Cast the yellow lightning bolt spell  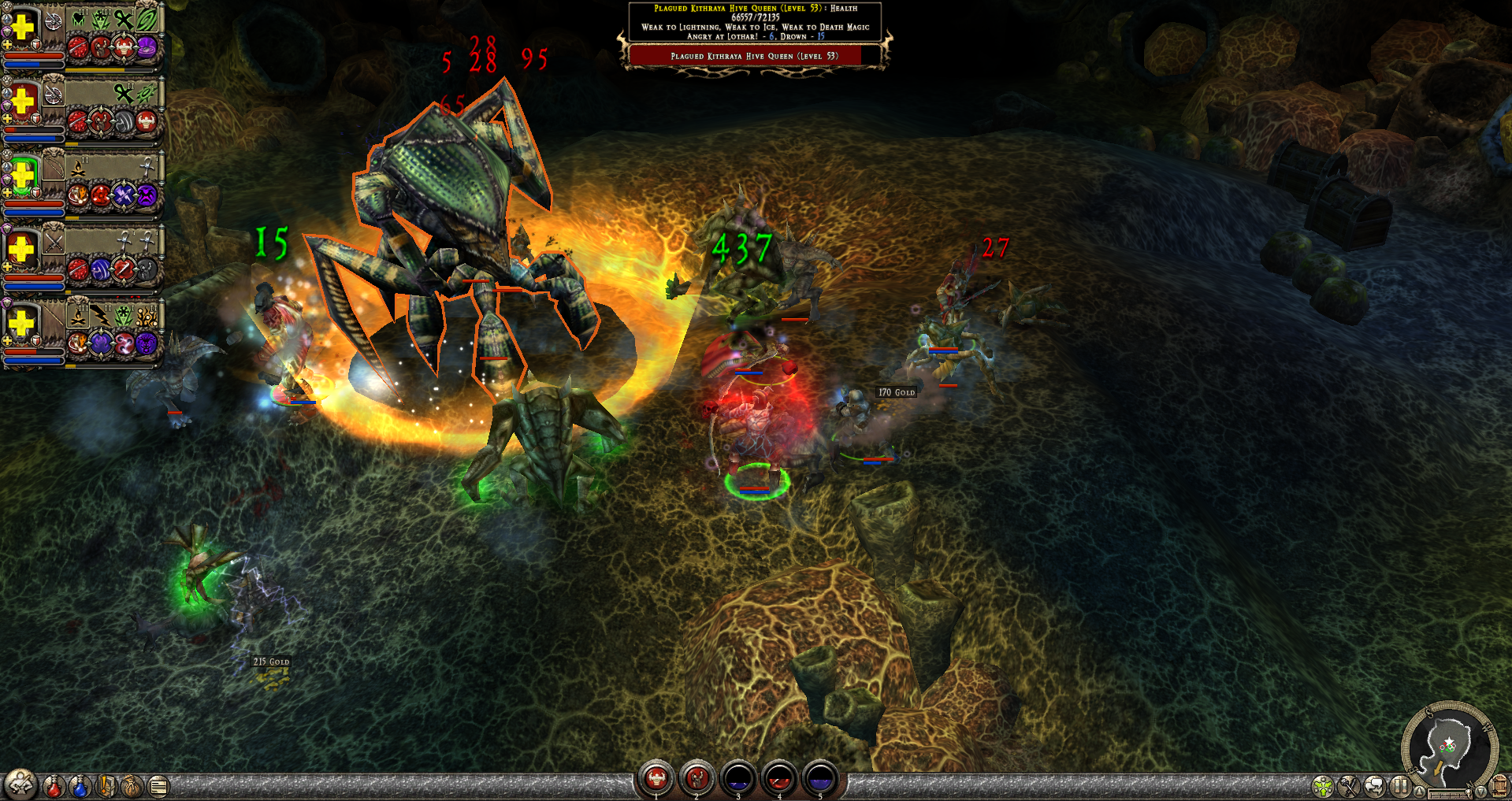click(101, 316)
